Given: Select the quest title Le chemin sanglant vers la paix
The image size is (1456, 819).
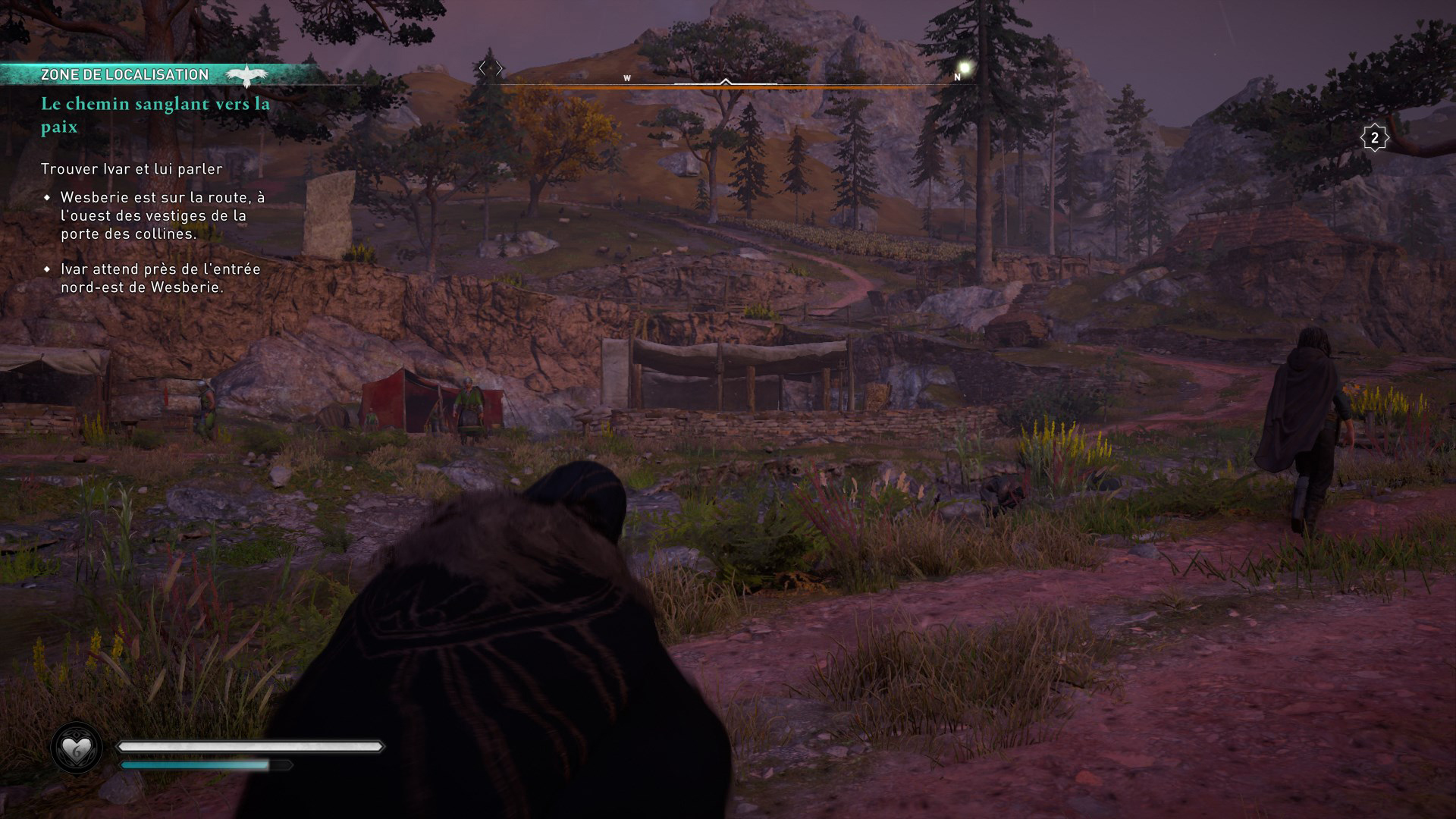Looking at the screenshot, I should point(155,115).
